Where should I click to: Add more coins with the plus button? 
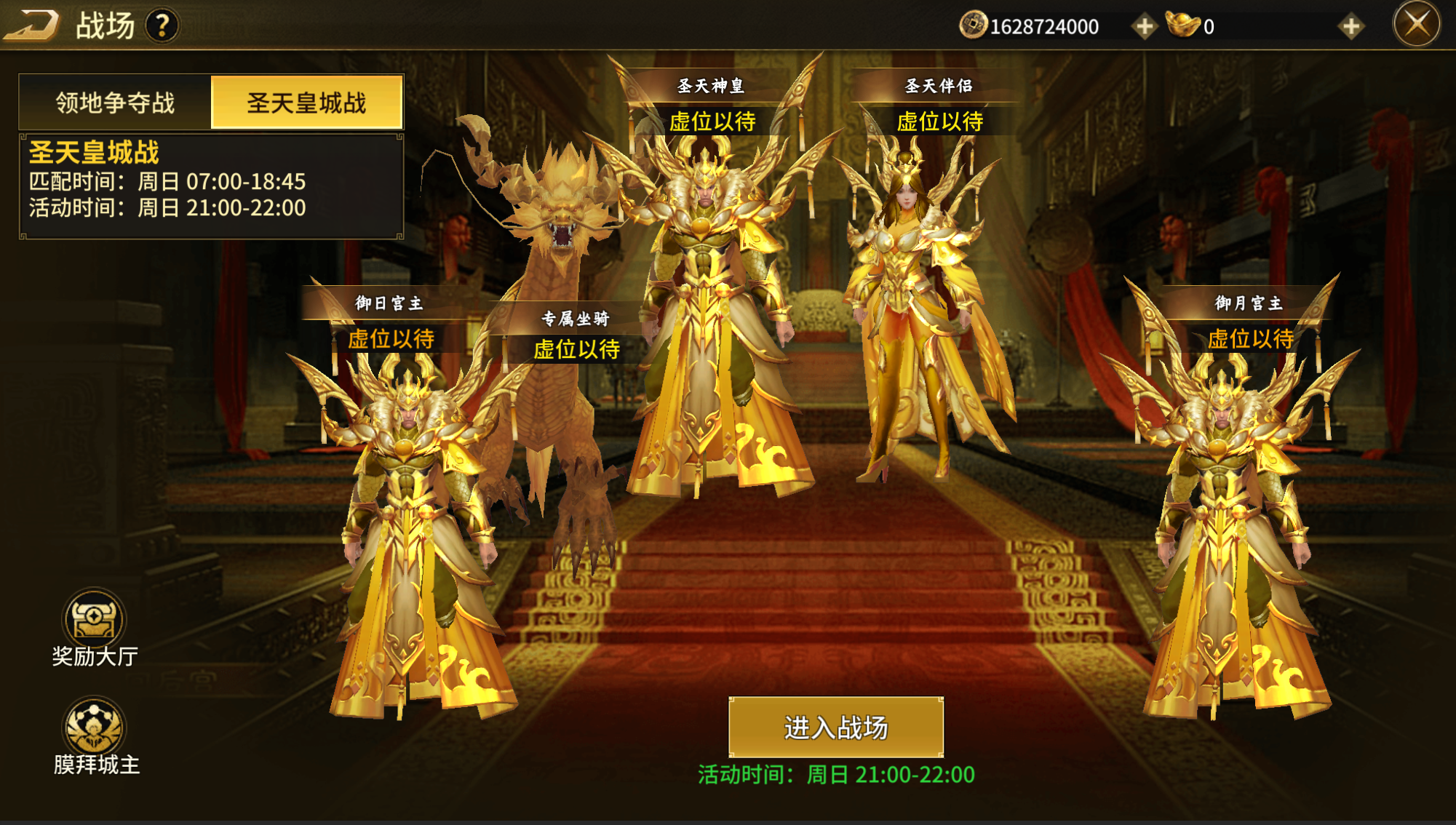pos(1143,27)
